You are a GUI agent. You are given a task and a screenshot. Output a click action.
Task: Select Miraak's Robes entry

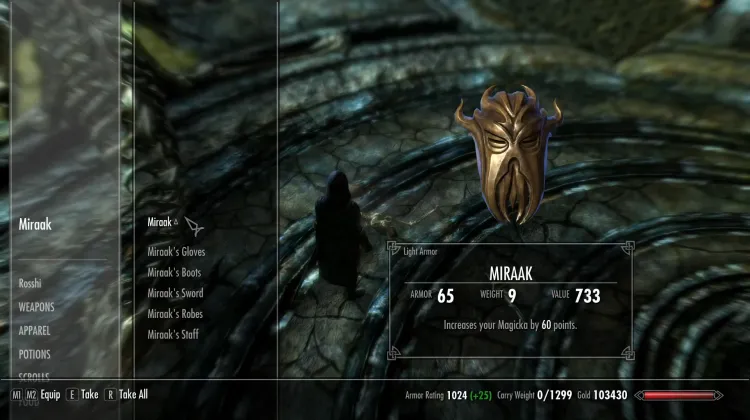[x=175, y=314]
